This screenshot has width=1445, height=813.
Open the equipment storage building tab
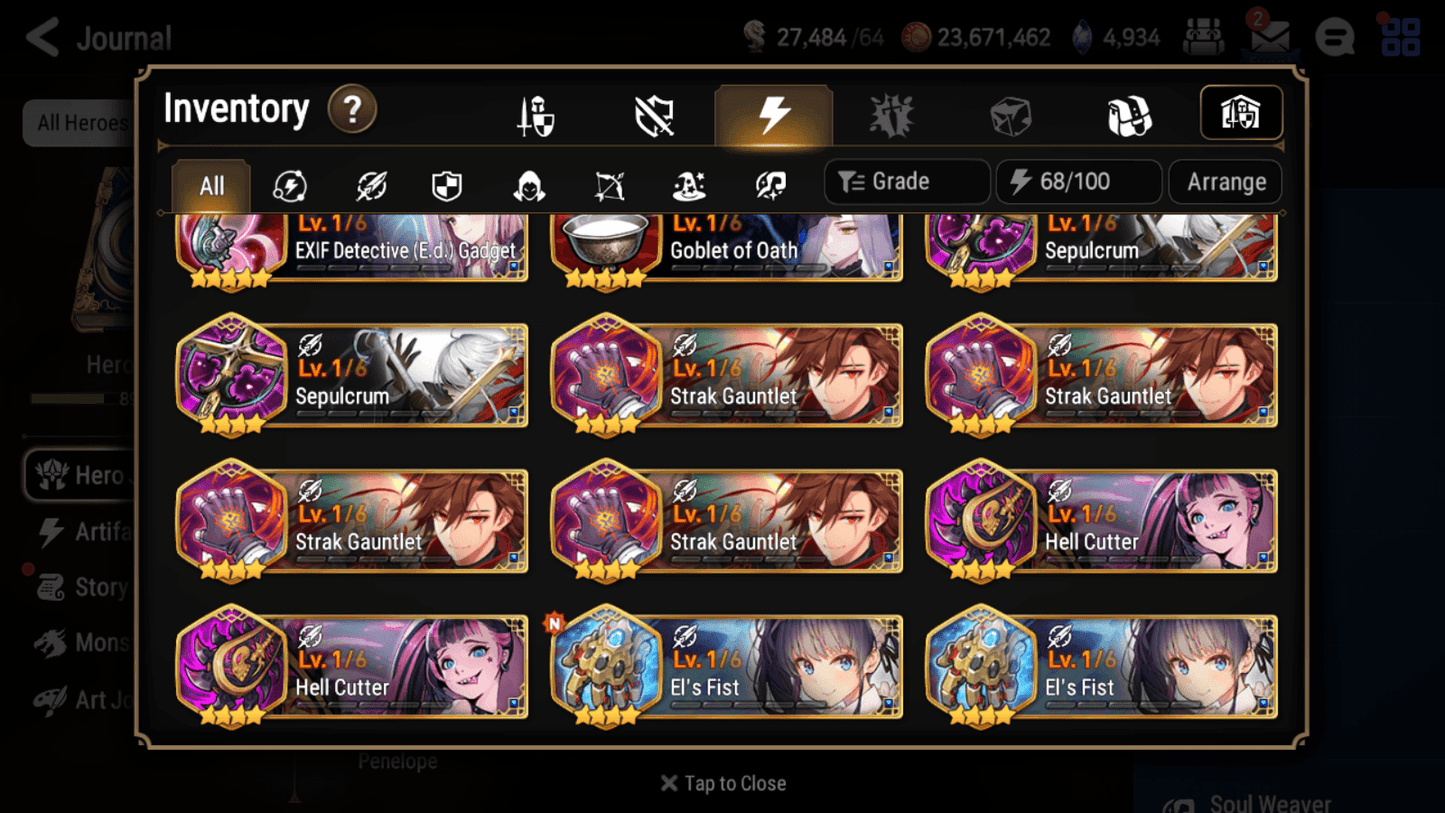click(1240, 113)
